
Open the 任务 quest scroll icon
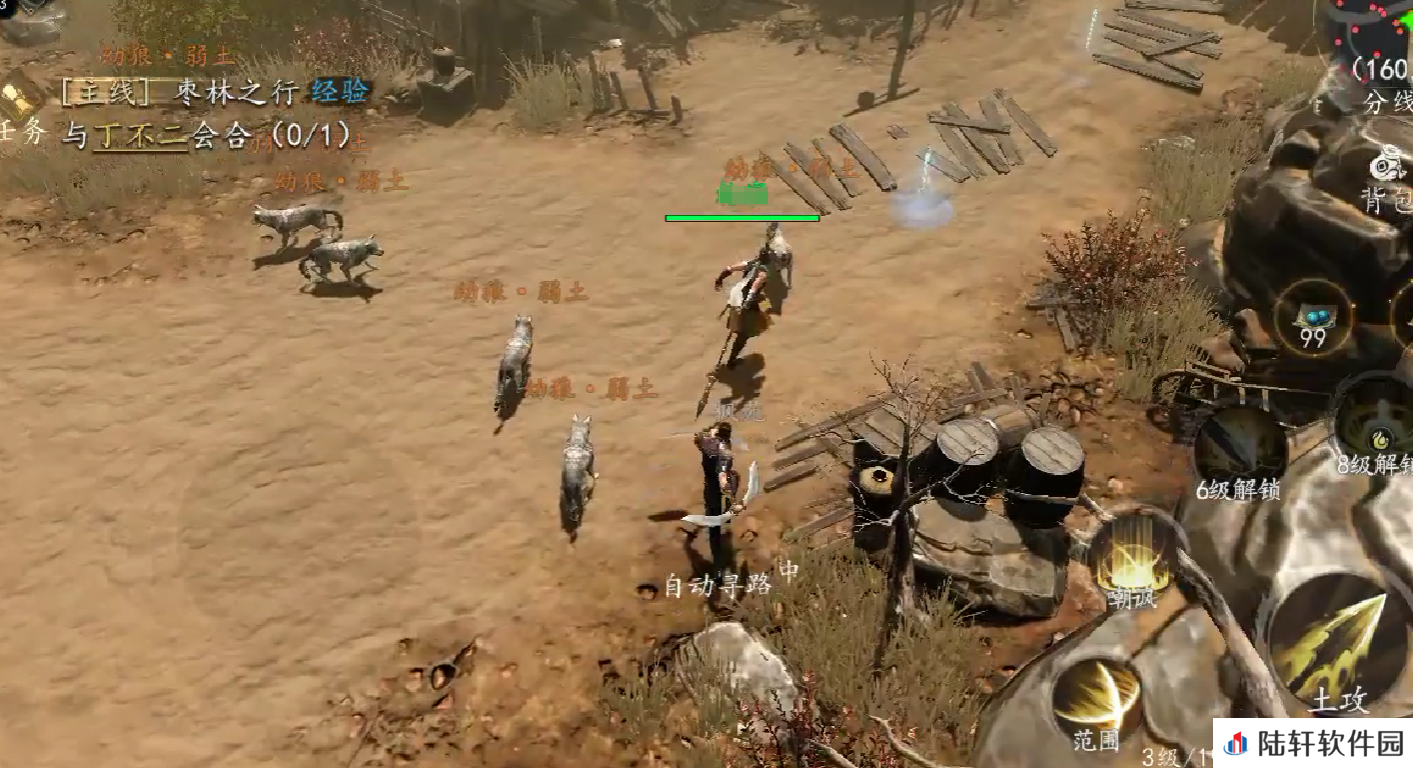[x=20, y=100]
